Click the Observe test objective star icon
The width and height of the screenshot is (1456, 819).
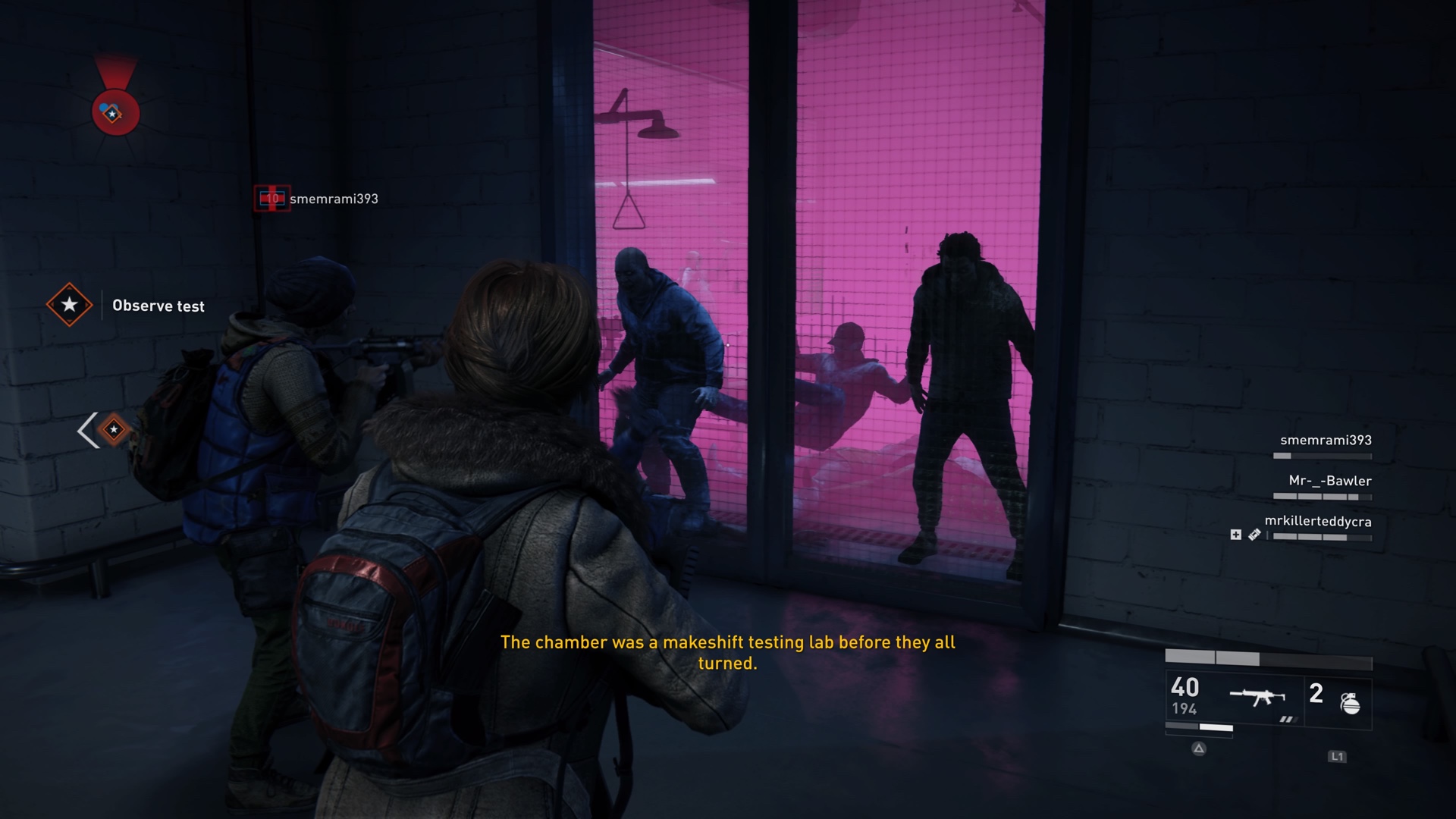pyautogui.click(x=71, y=306)
